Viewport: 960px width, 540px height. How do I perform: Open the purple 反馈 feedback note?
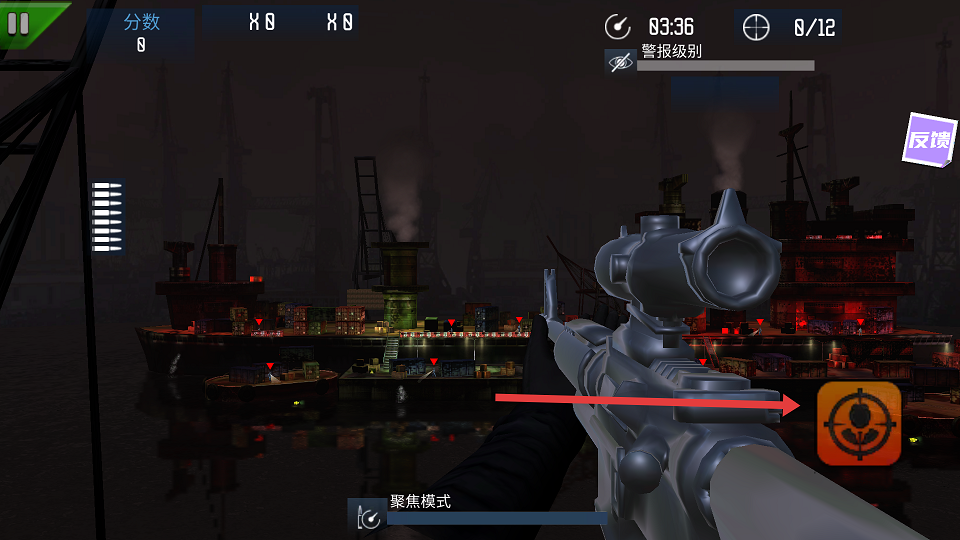(929, 140)
